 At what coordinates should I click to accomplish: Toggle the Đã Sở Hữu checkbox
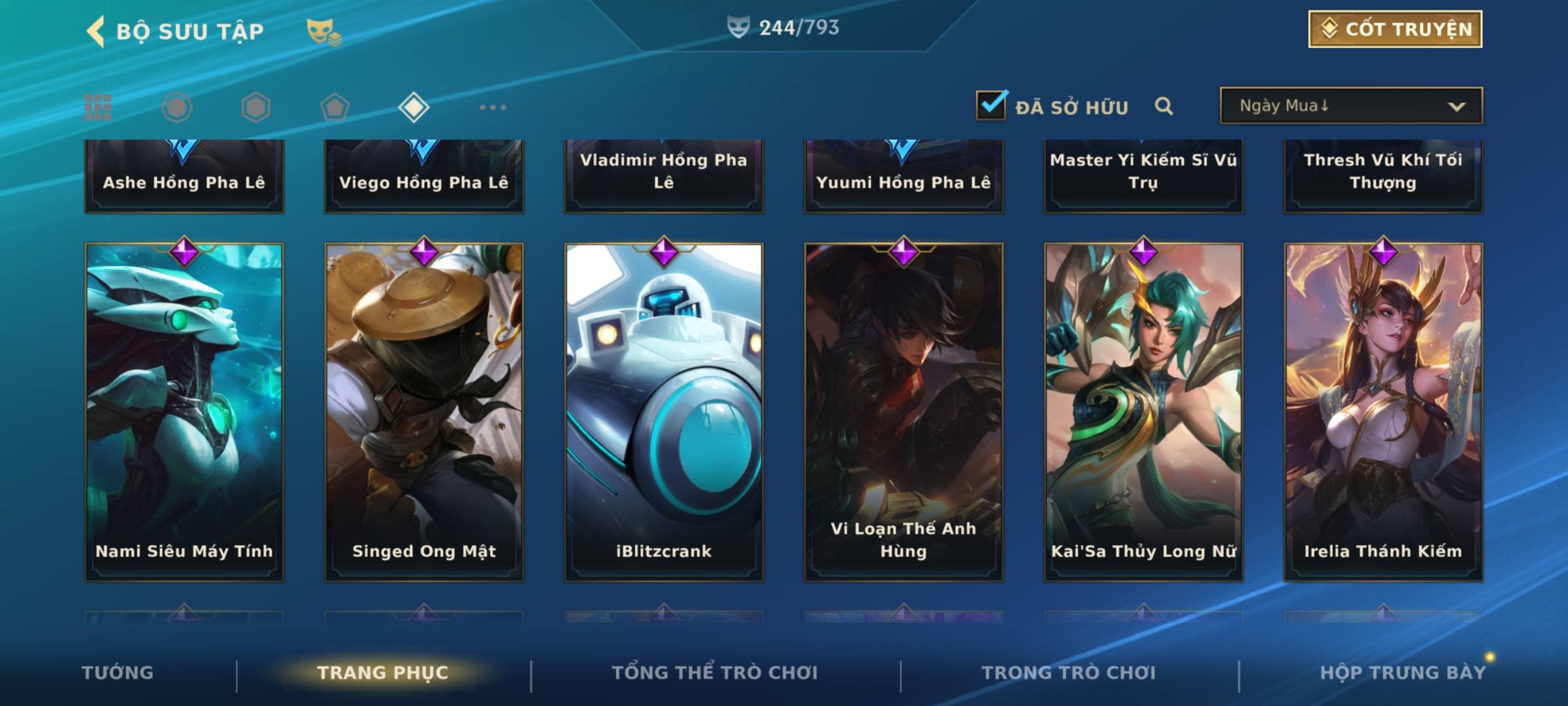point(991,105)
